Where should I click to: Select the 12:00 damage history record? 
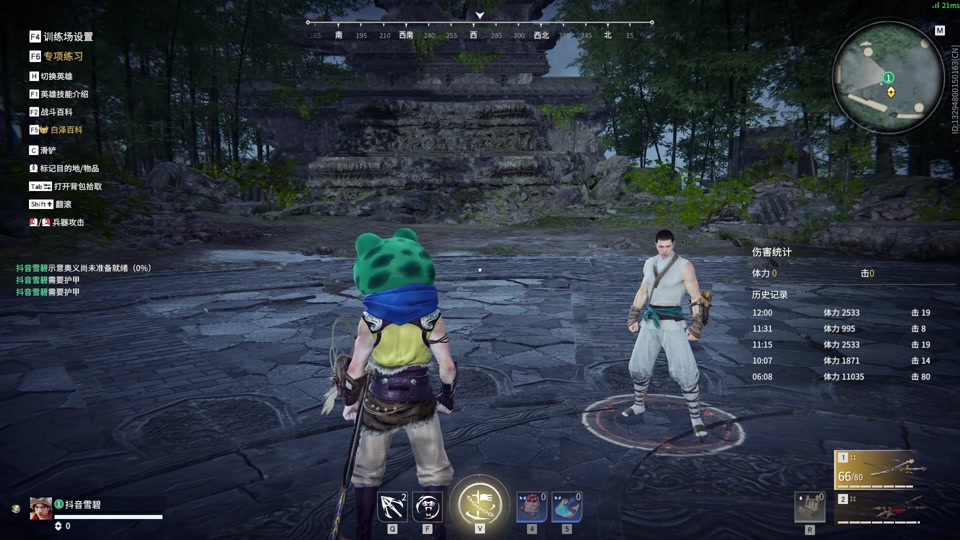point(840,313)
